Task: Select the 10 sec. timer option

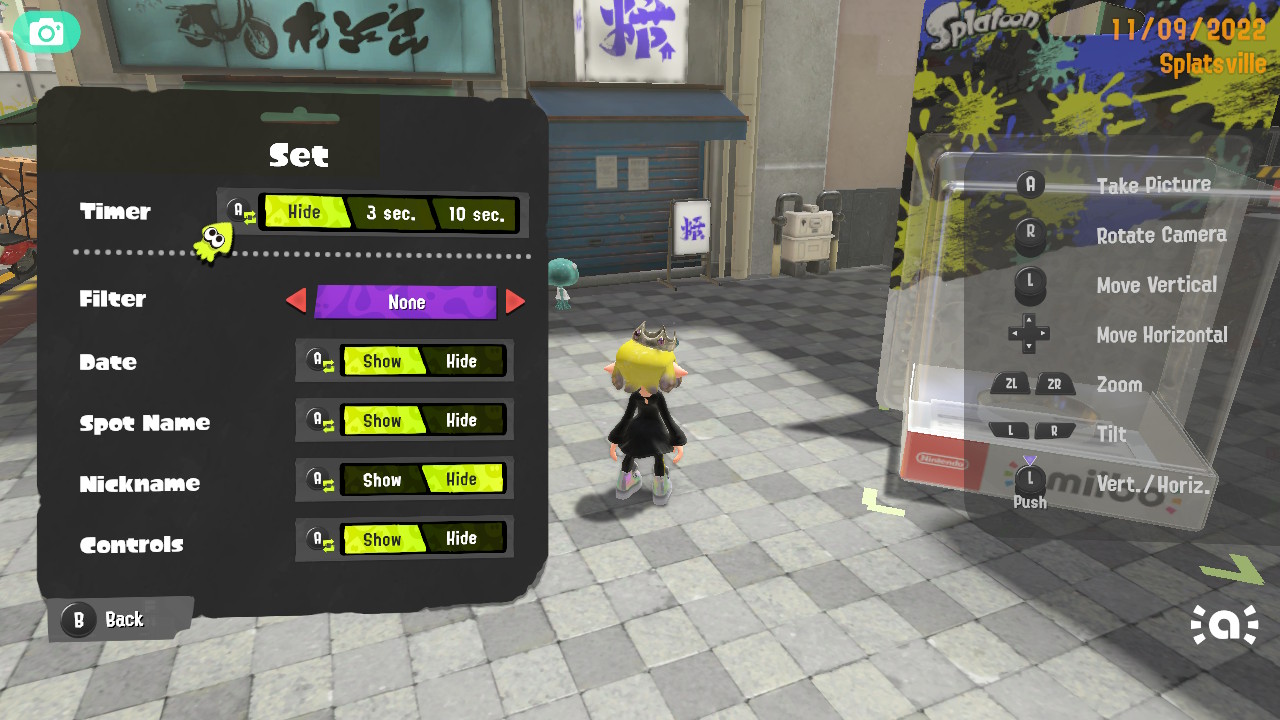Action: (x=475, y=213)
